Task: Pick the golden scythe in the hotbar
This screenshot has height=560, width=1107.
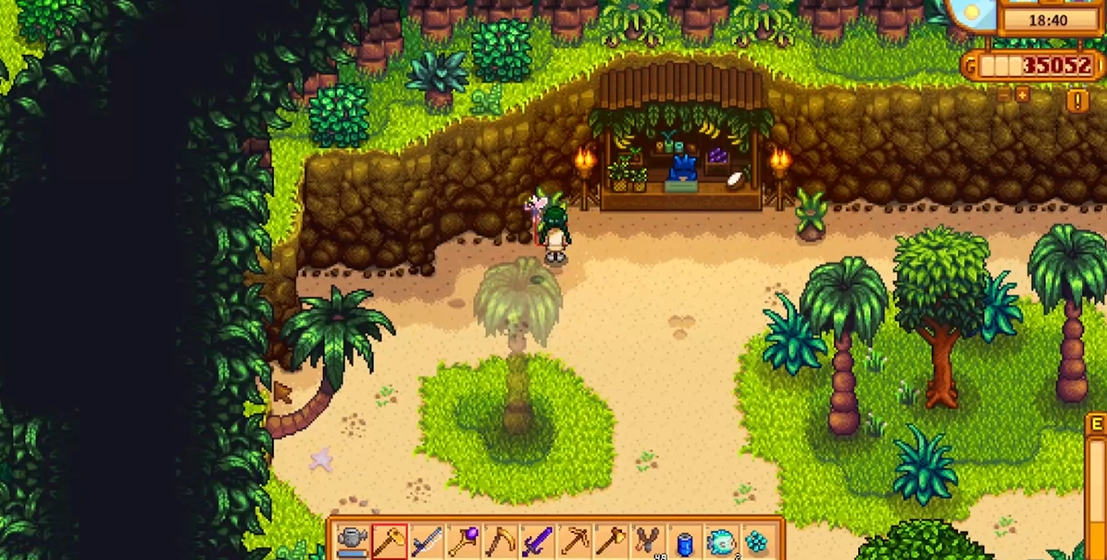Action: pyautogui.click(x=500, y=542)
